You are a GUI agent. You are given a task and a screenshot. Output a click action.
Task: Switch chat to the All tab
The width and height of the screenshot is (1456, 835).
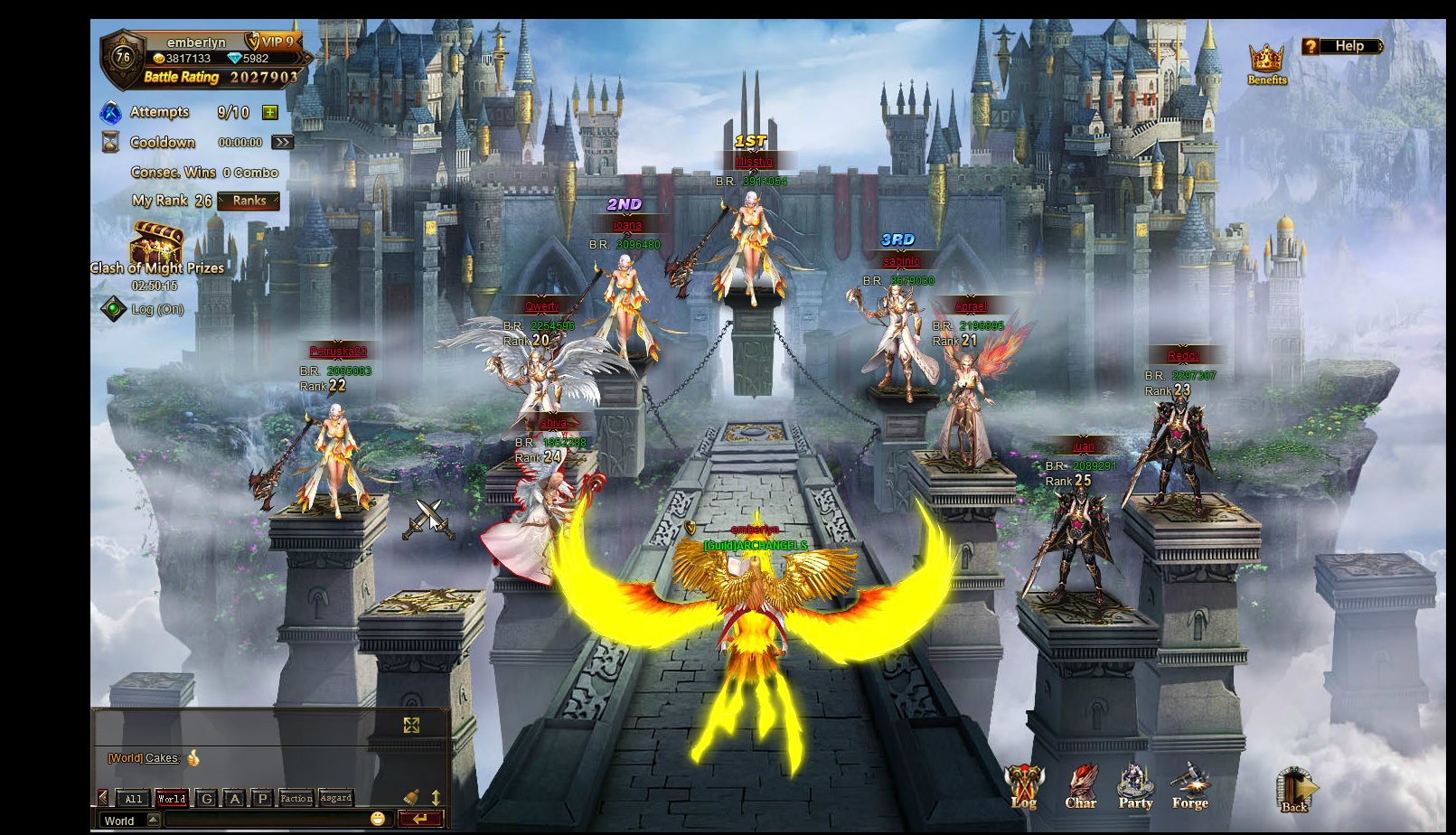134,798
